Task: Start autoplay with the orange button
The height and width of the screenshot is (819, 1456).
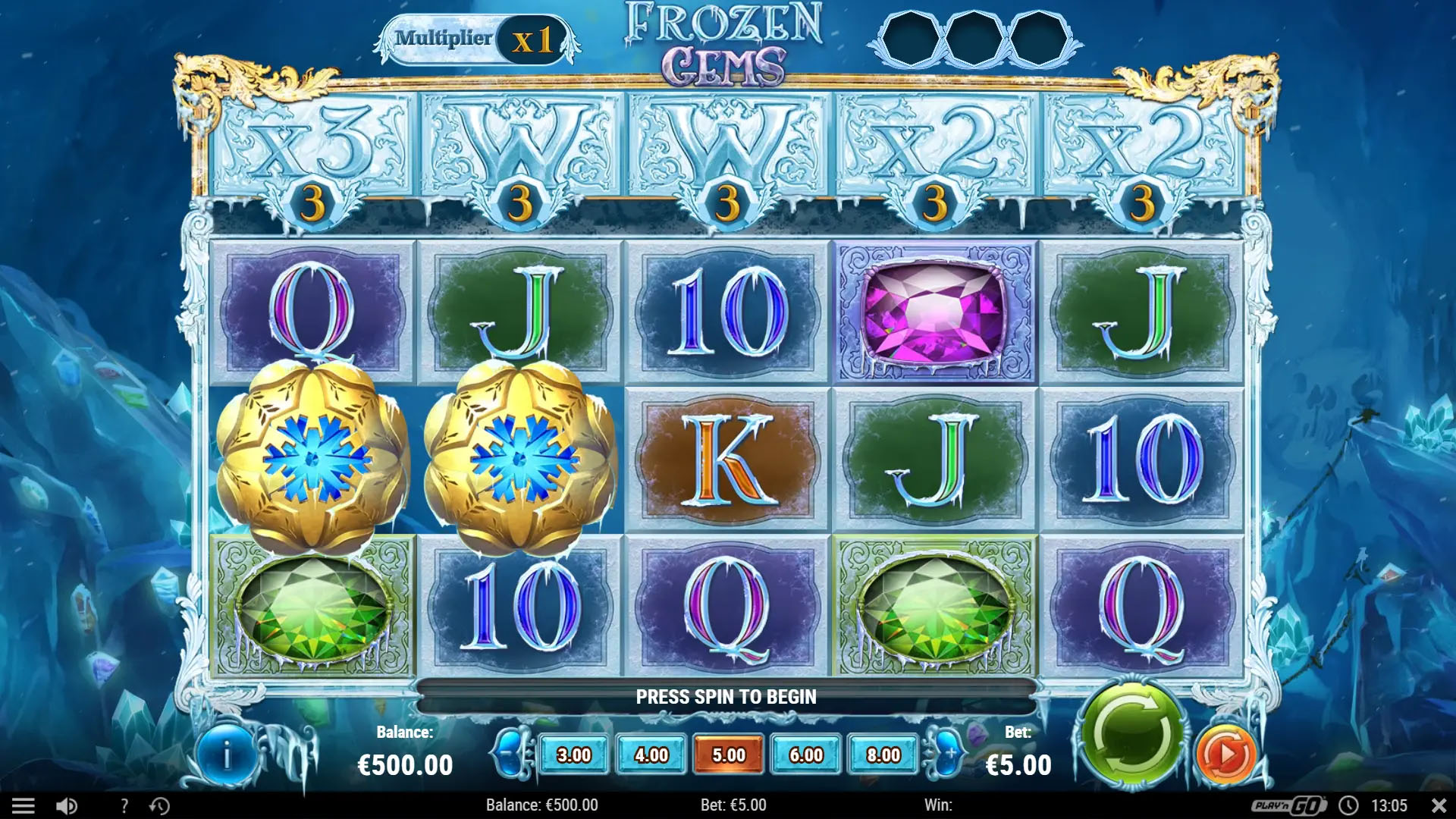Action: pyautogui.click(x=1225, y=755)
